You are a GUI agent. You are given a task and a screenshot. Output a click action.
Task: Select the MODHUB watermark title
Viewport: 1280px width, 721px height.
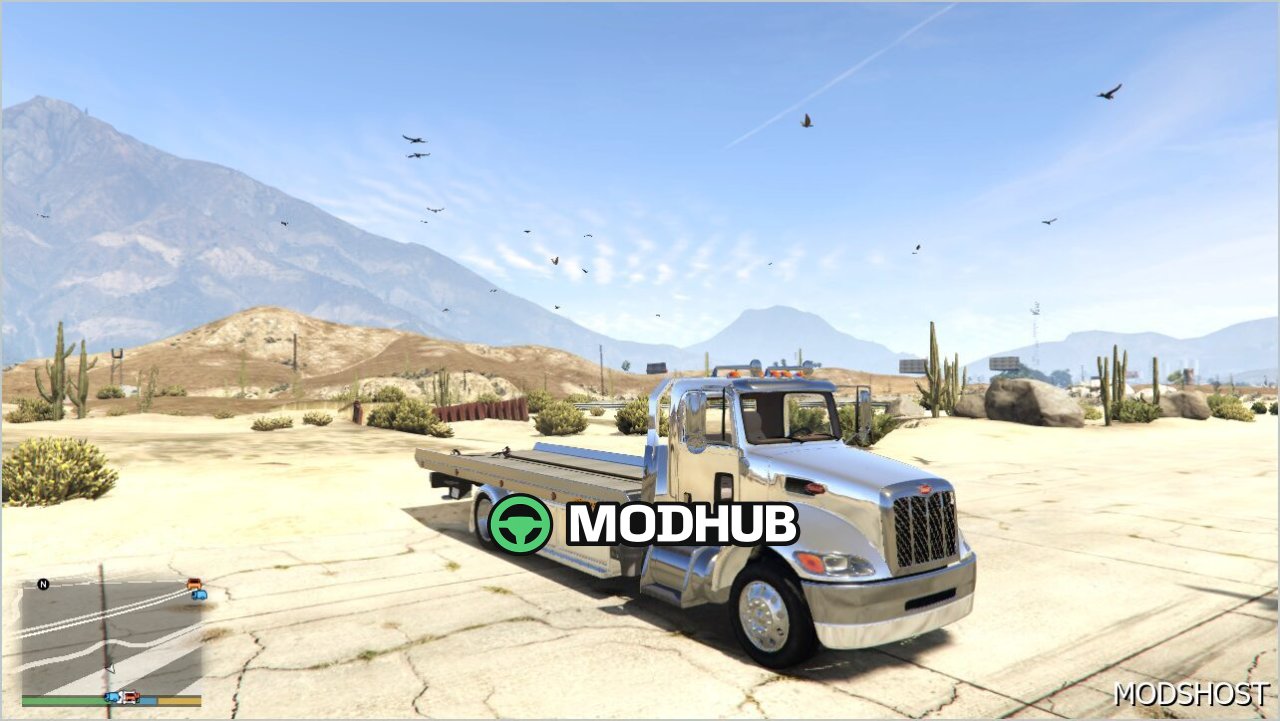click(x=678, y=525)
